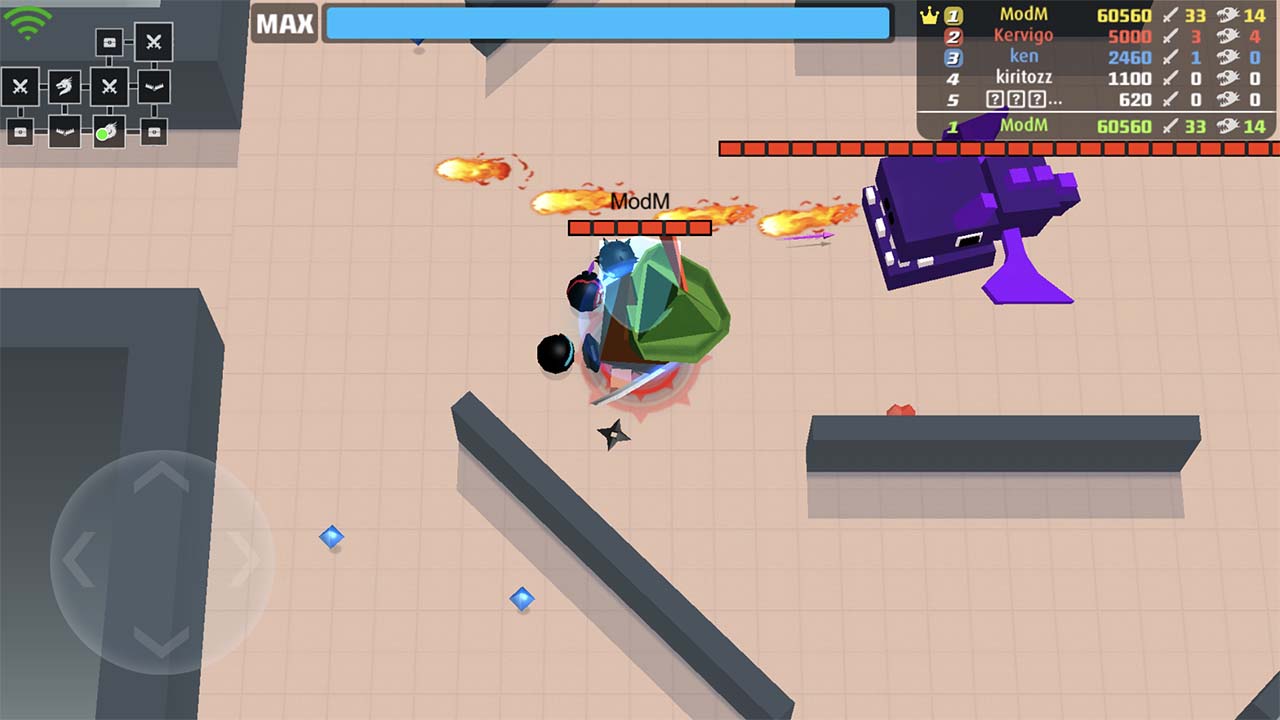Click the blue experience progress bar
The height and width of the screenshot is (720, 1280).
tap(605, 23)
